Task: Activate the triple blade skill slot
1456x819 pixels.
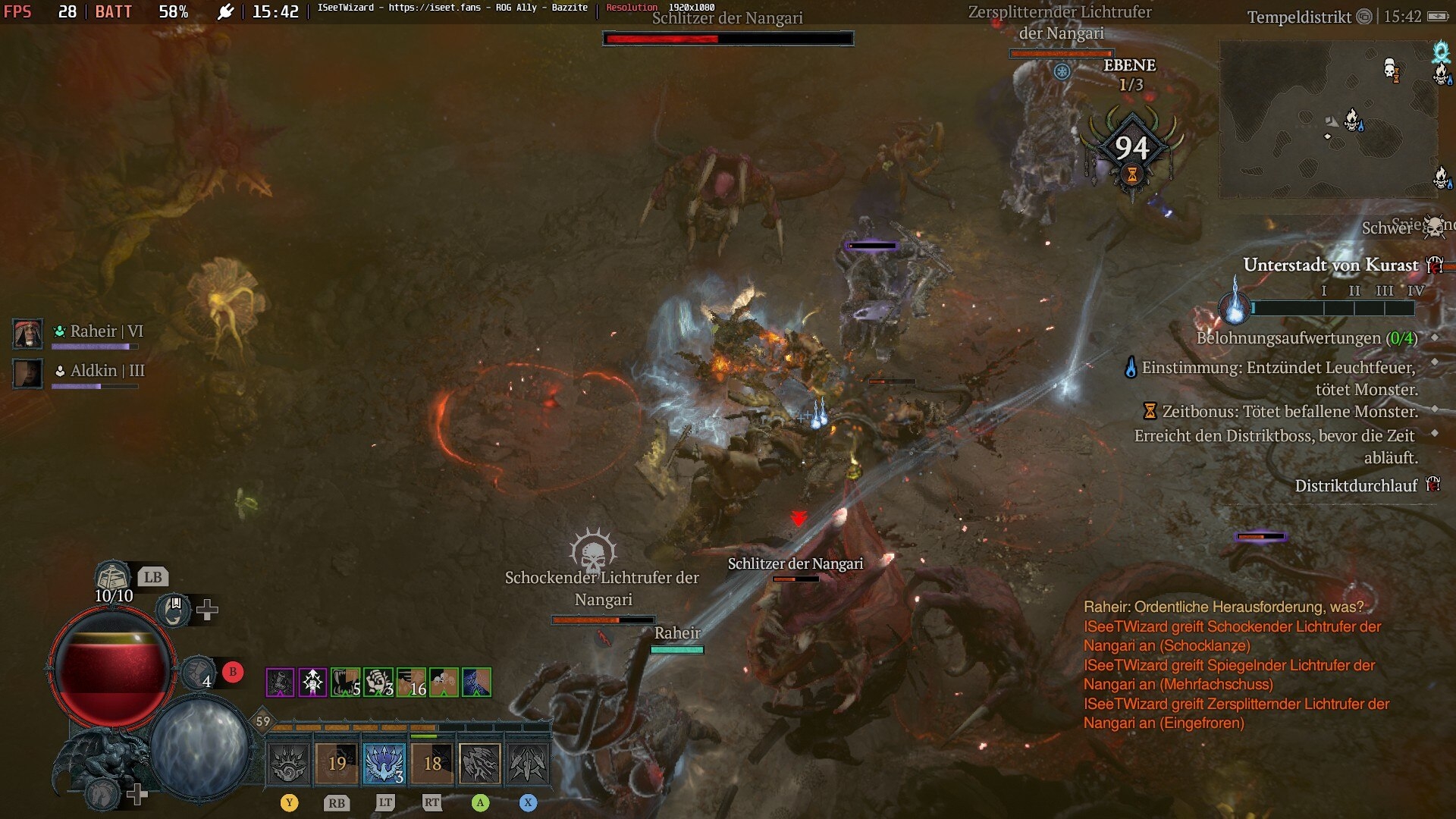Action: (x=528, y=763)
